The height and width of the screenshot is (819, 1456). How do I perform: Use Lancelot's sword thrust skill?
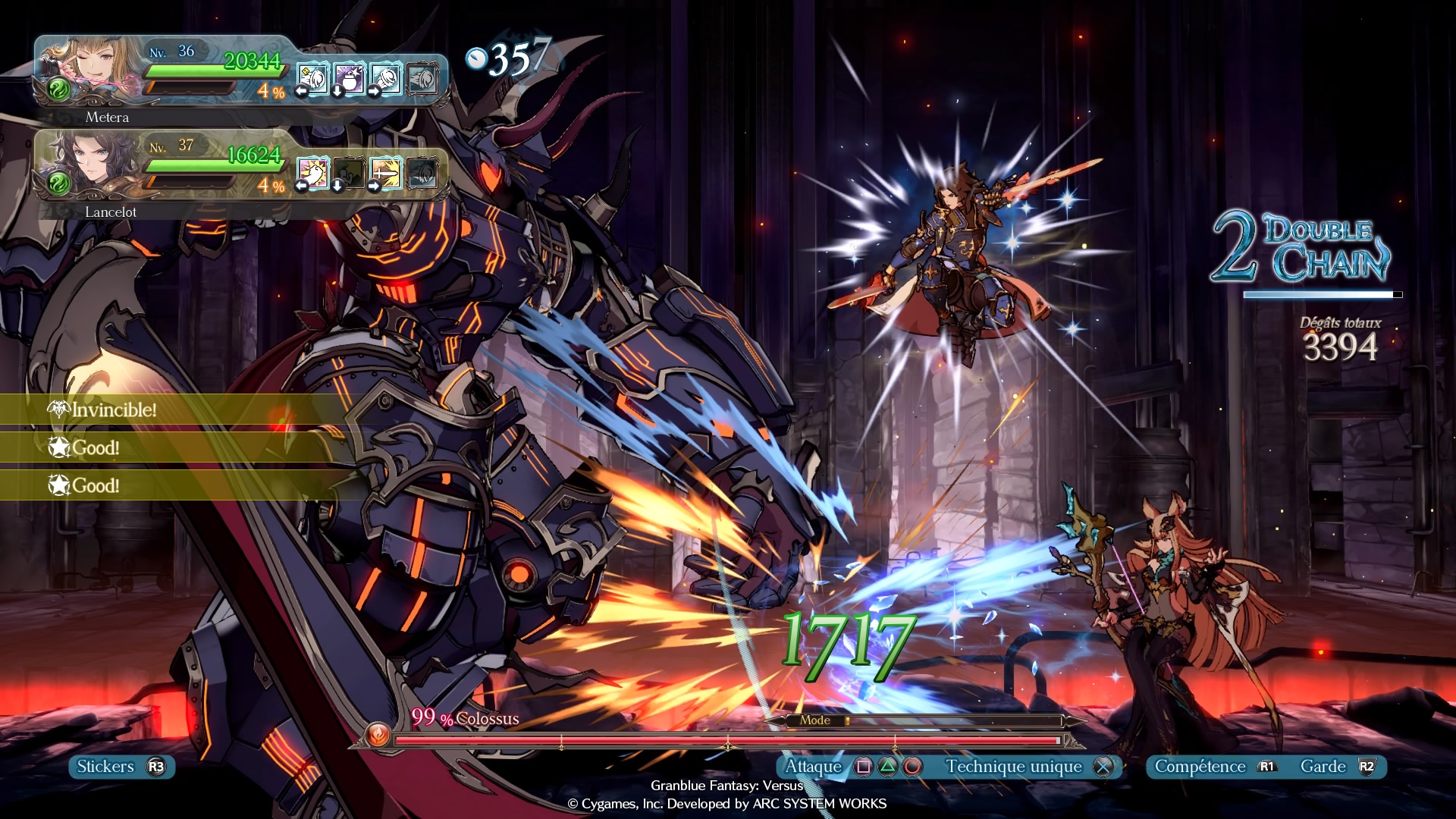pyautogui.click(x=385, y=174)
